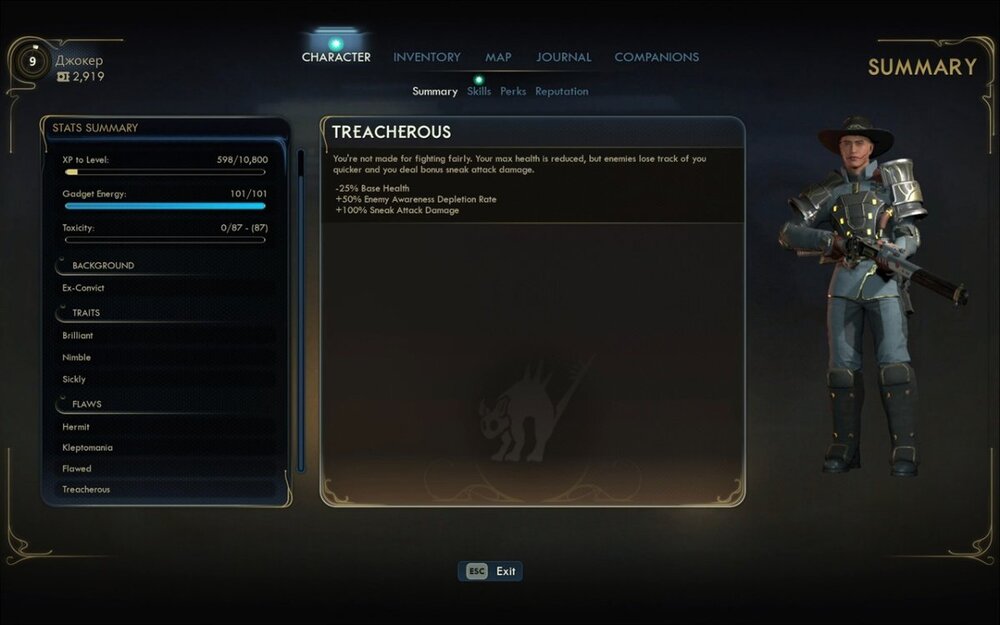Show the Companions tab
Screen dimensions: 1000x625
click(656, 57)
